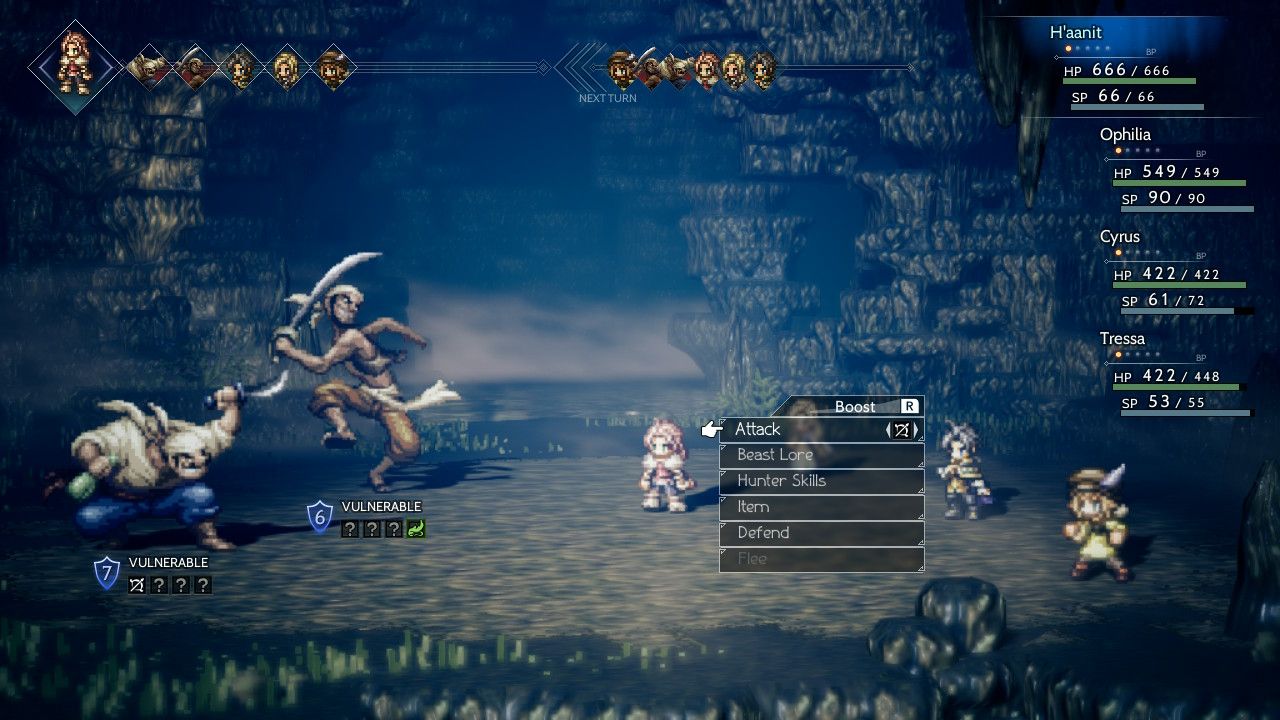The height and width of the screenshot is (720, 1280).
Task: Click the crossed-bow weapon icon beside Attack
Action: (x=902, y=429)
